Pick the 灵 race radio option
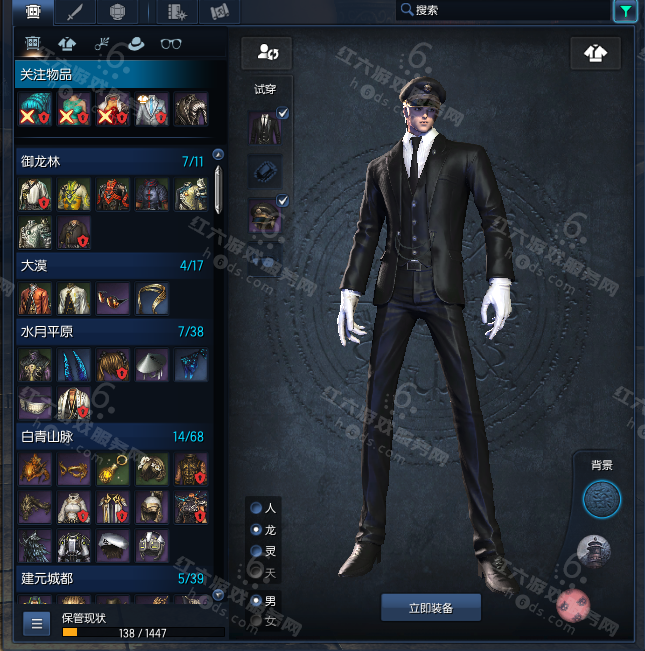 coord(257,550)
